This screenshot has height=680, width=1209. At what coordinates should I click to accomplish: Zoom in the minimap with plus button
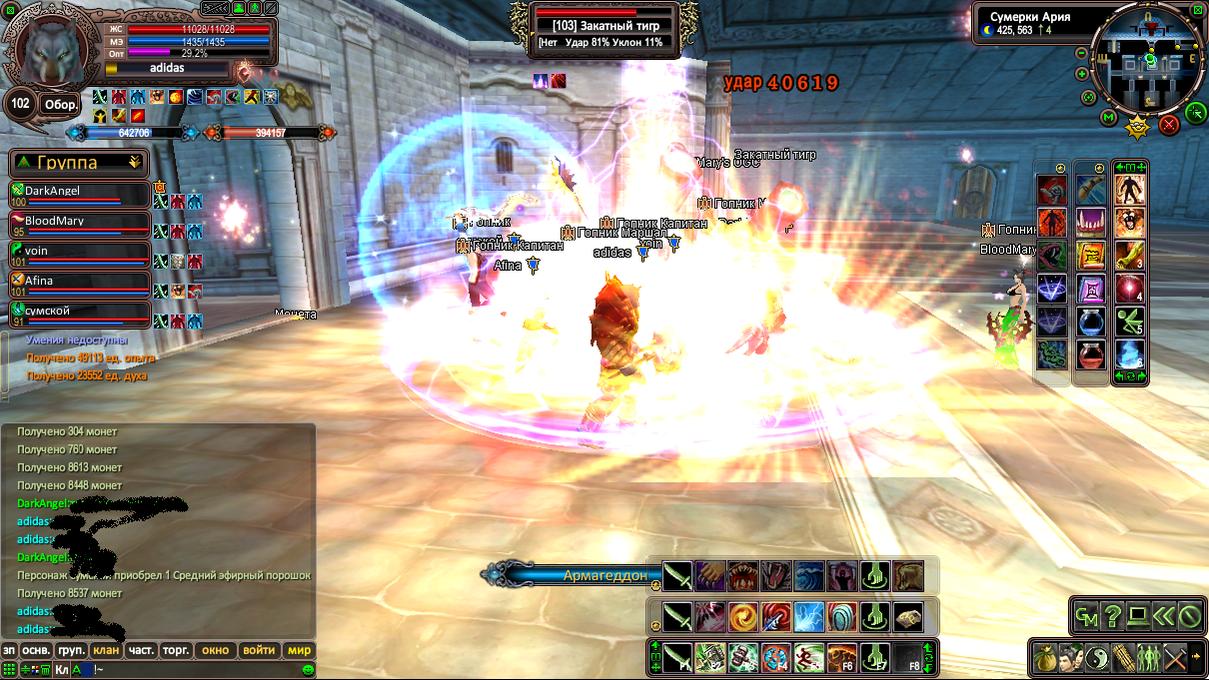point(1083,74)
